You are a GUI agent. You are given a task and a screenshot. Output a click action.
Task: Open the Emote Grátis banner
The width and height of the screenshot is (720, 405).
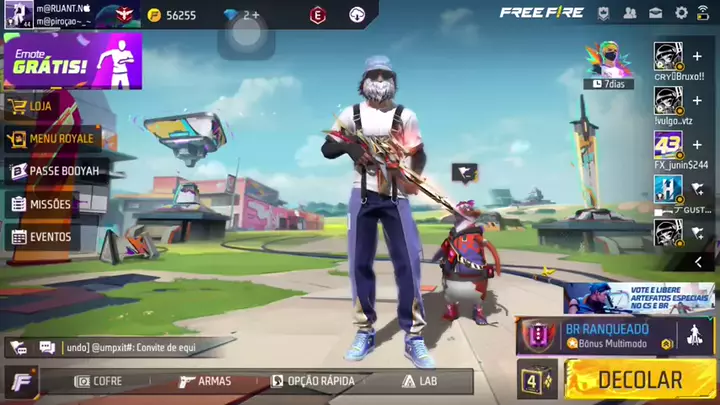click(72, 61)
